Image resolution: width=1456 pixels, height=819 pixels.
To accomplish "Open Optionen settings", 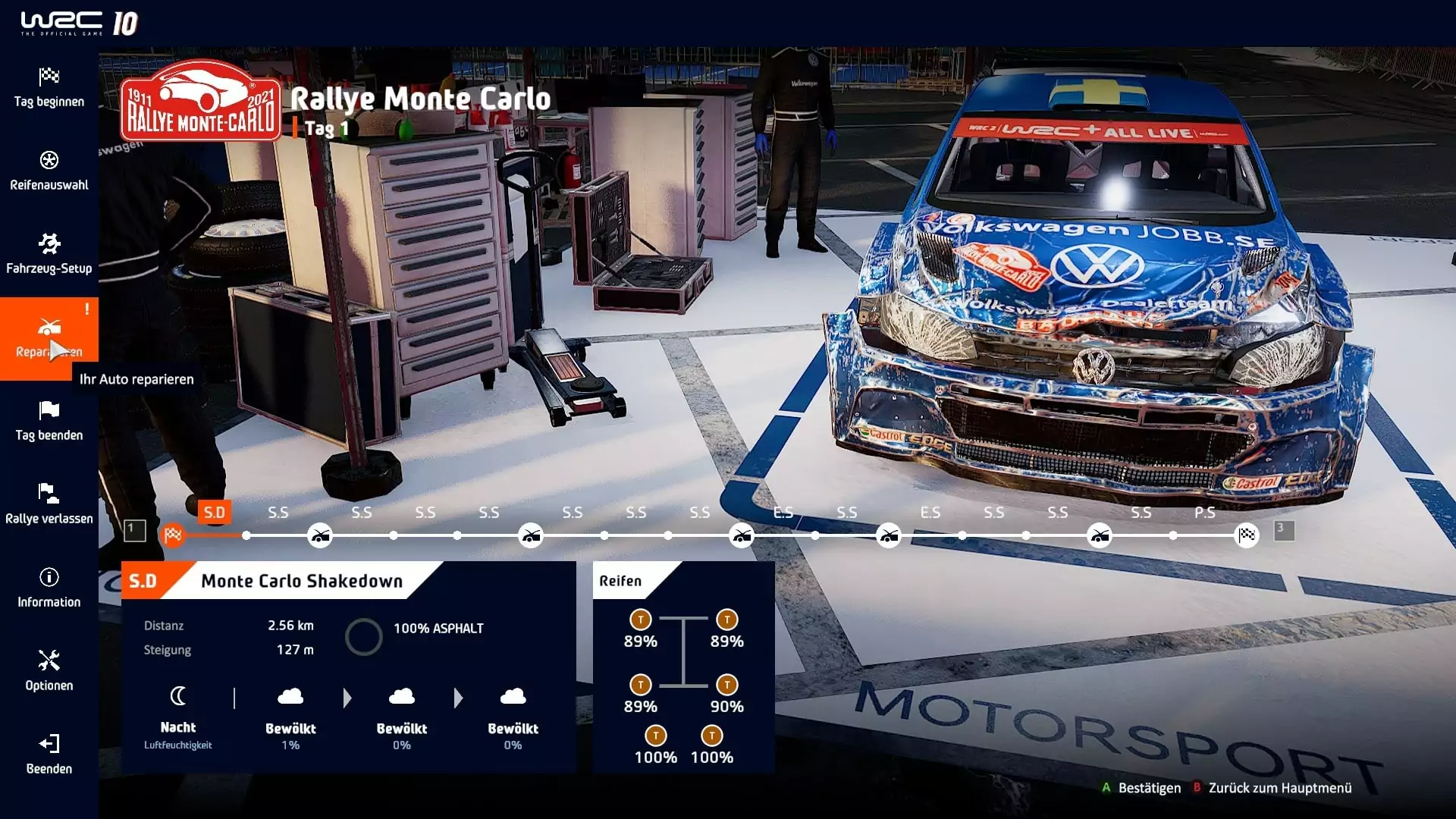I will [49, 672].
